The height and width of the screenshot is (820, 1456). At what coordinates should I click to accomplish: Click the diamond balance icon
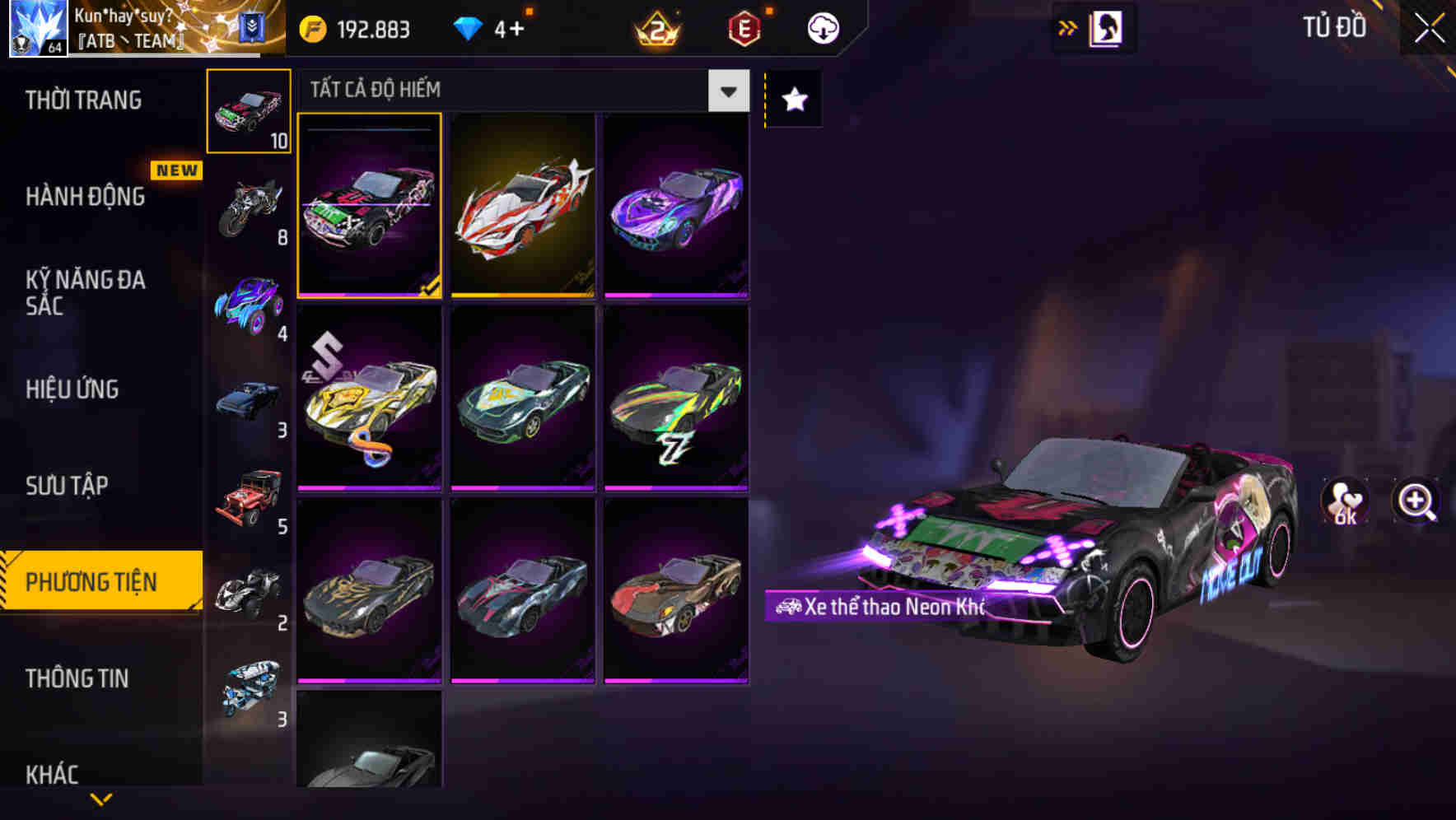pyautogui.click(x=468, y=27)
